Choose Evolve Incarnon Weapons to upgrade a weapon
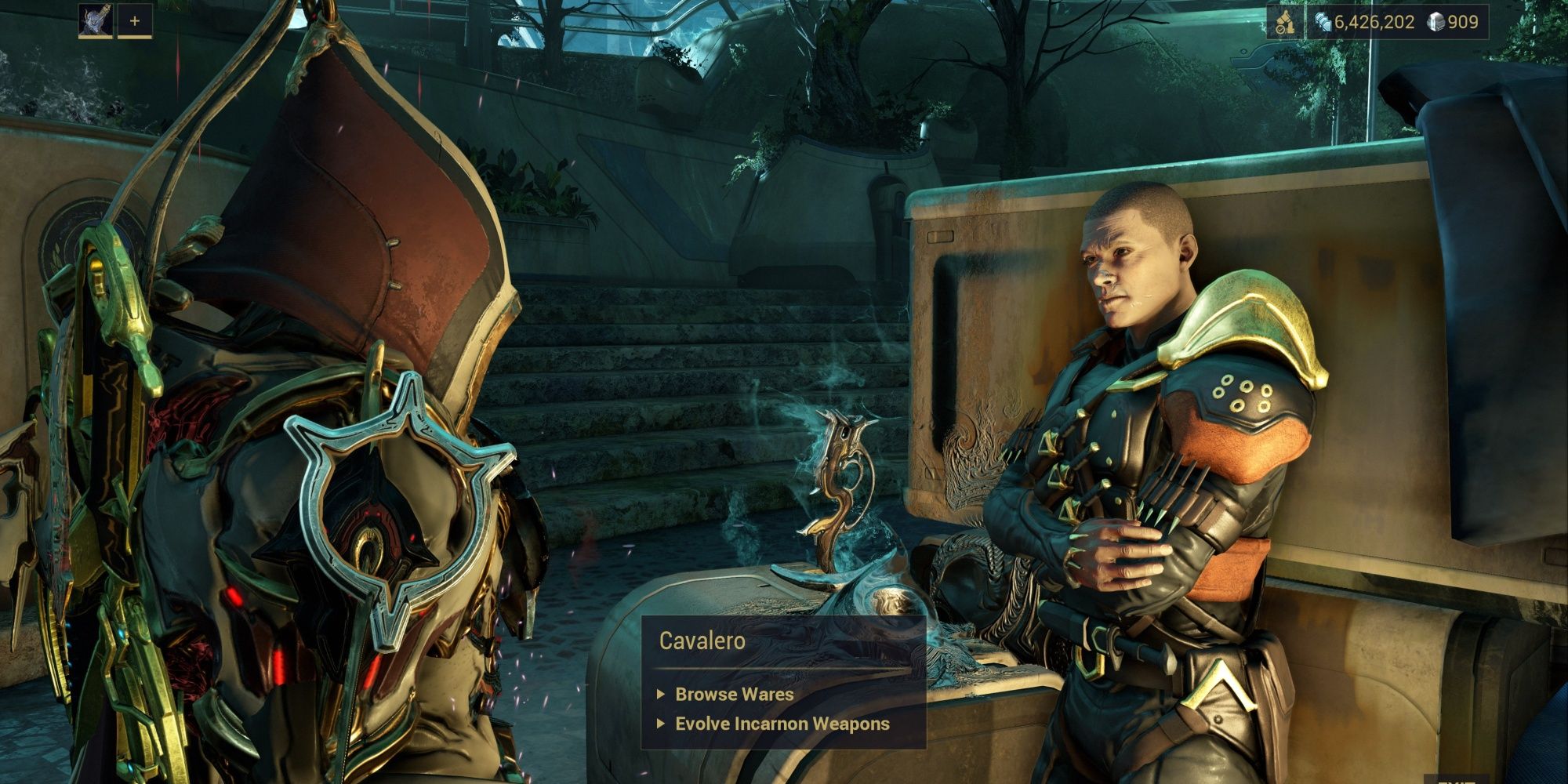1568x784 pixels. [782, 724]
